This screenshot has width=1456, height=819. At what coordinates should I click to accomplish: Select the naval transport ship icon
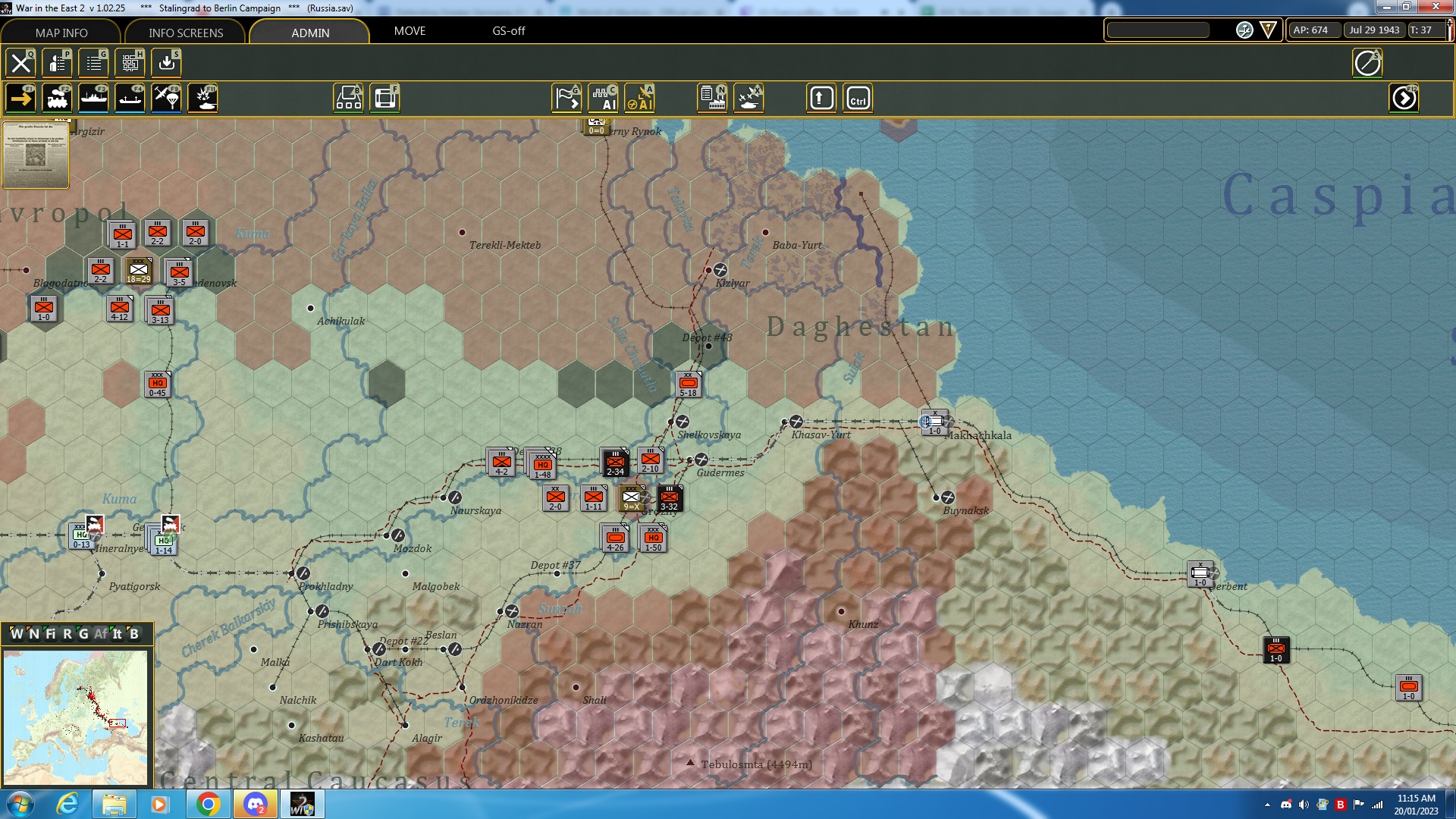click(x=94, y=97)
